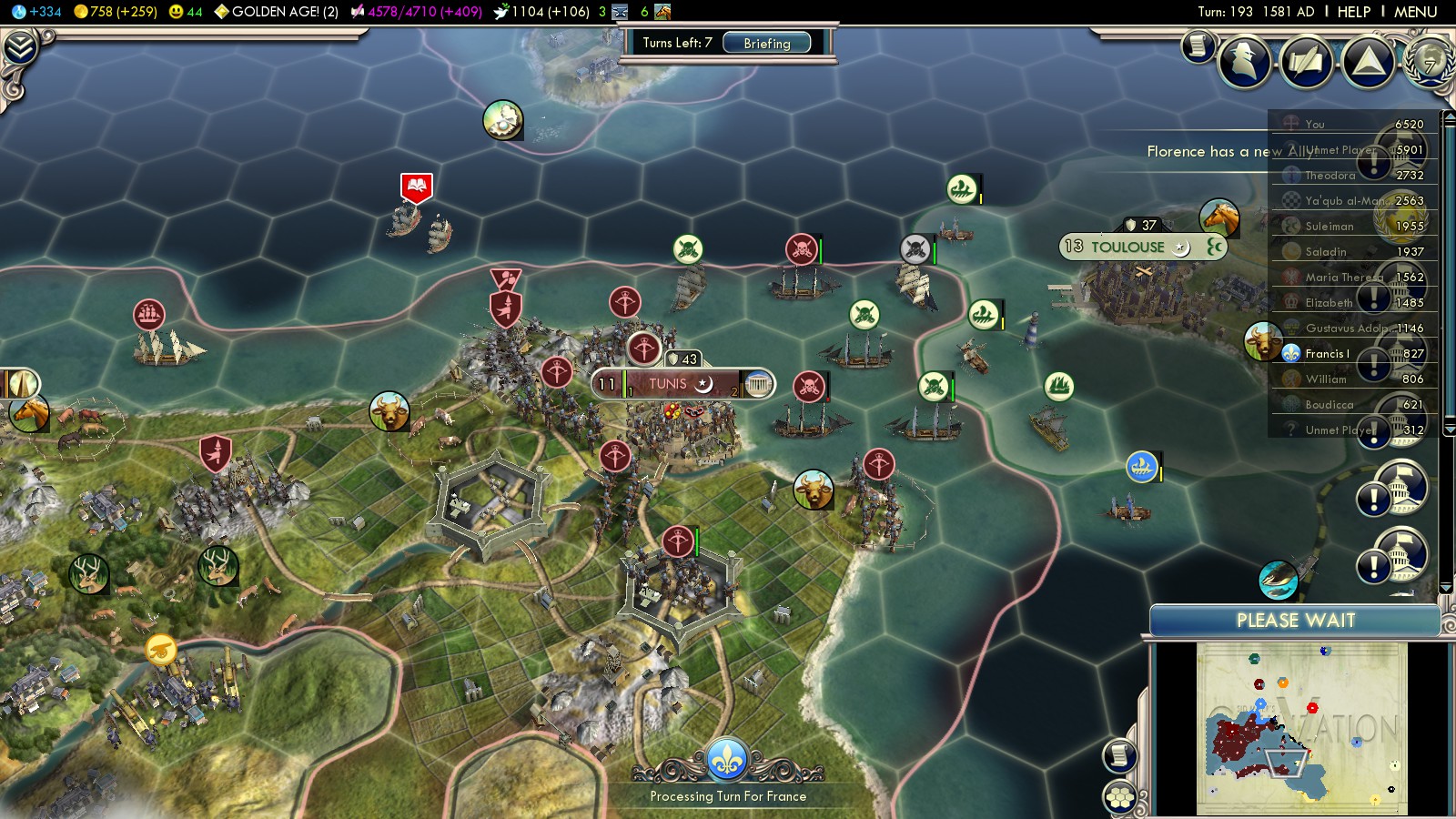Open the hex grid map options button
Image resolution: width=1456 pixels, height=819 pixels.
pos(1120,797)
